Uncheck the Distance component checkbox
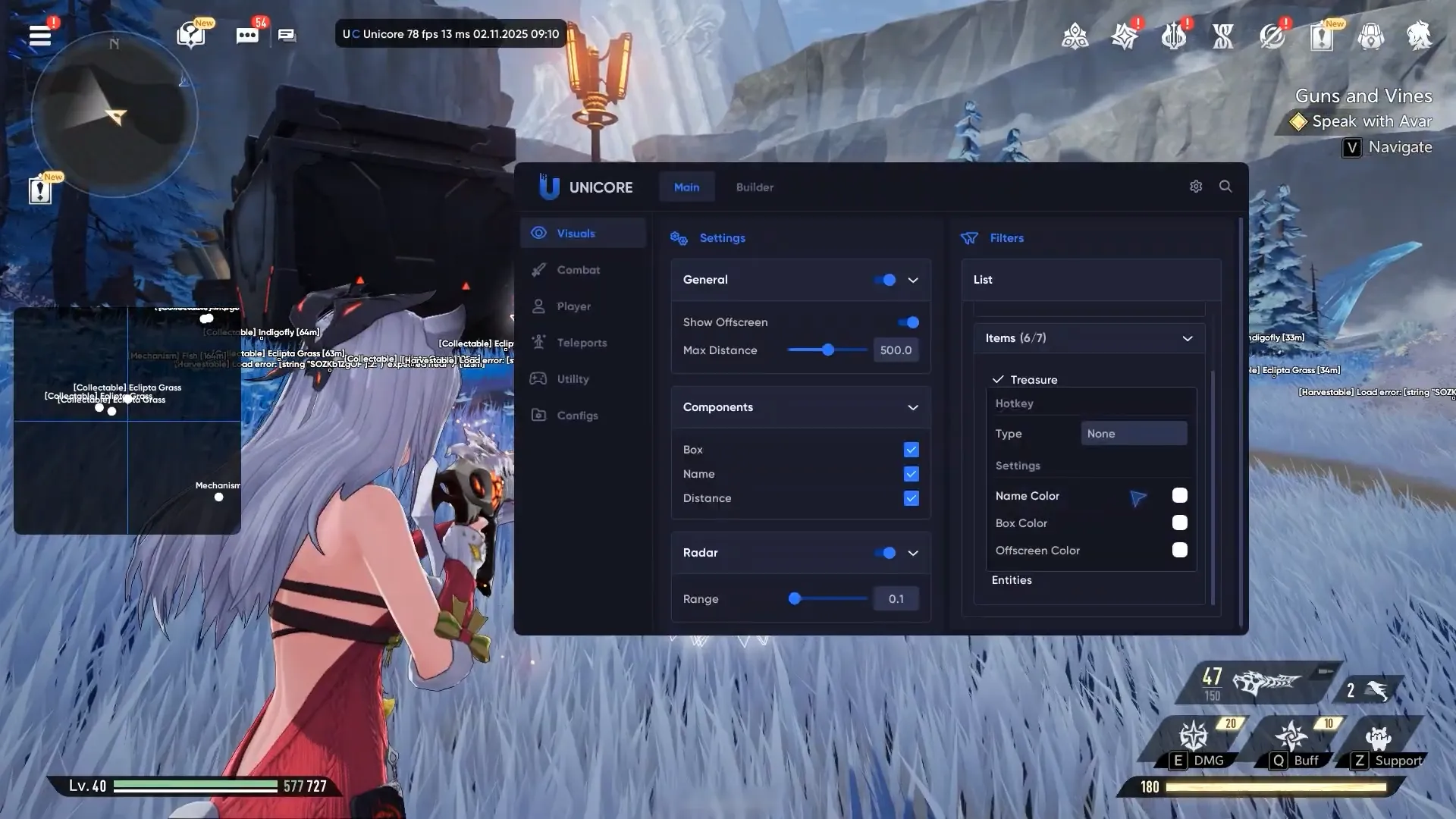This screenshot has width=1456, height=819. [910, 498]
